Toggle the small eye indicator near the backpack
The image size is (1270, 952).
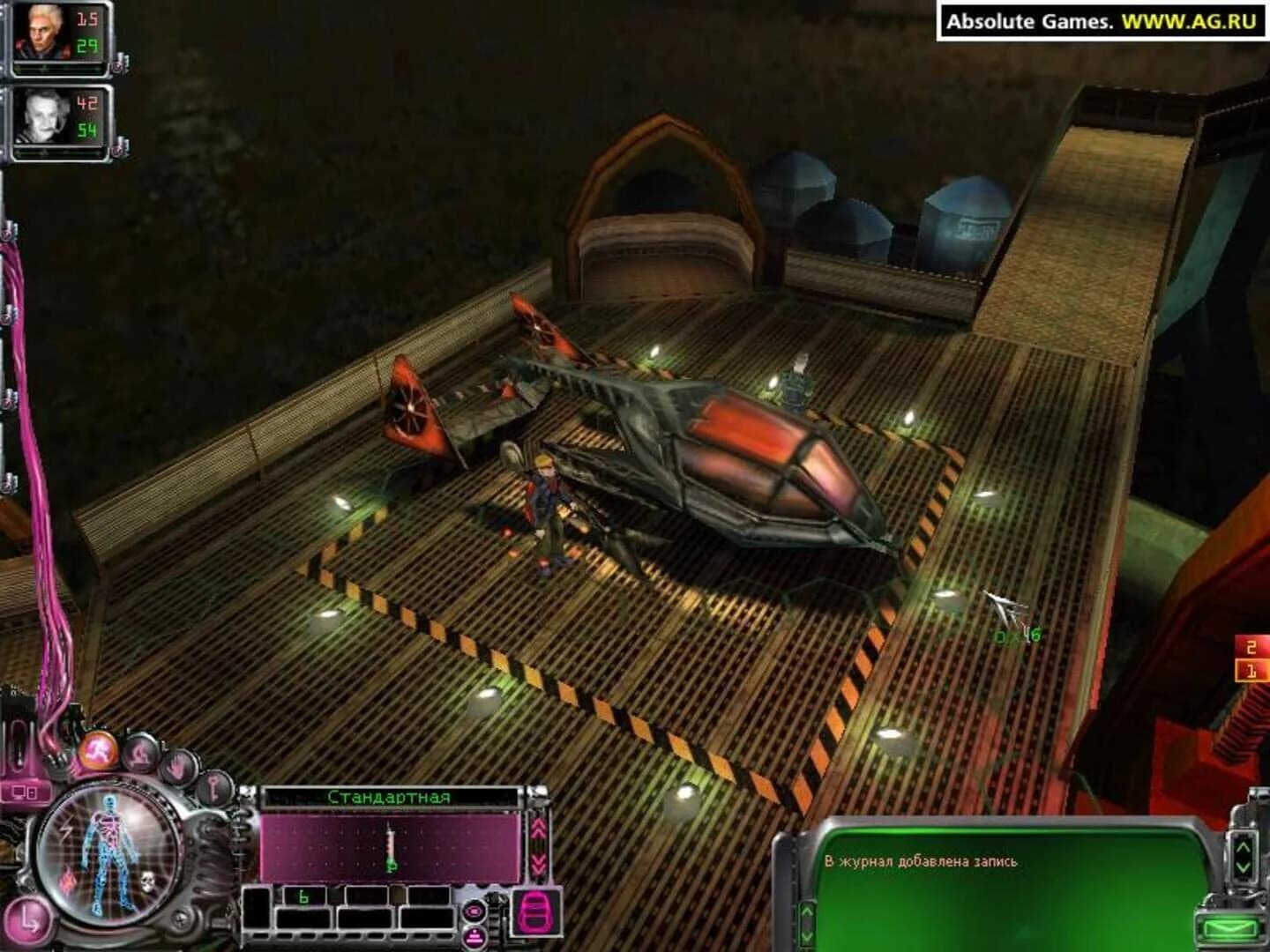coord(475,912)
